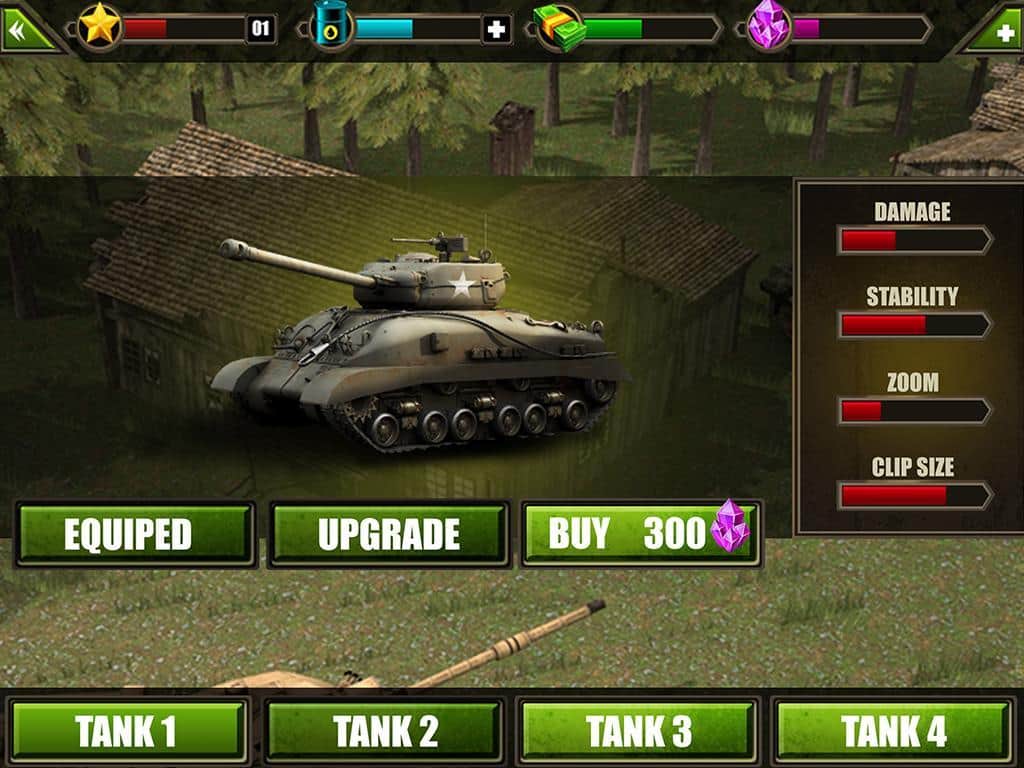Buy the tank for 300 gems
This screenshot has height=768, width=1024.
click(x=641, y=534)
